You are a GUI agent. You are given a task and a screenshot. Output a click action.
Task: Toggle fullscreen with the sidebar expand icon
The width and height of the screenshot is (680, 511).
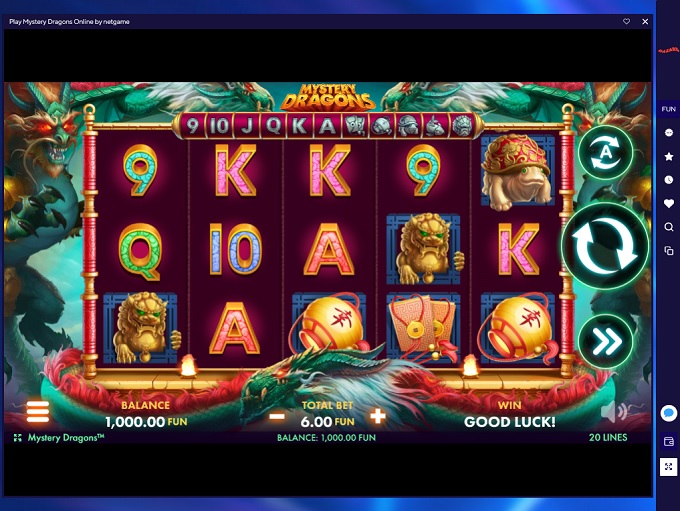click(669, 467)
